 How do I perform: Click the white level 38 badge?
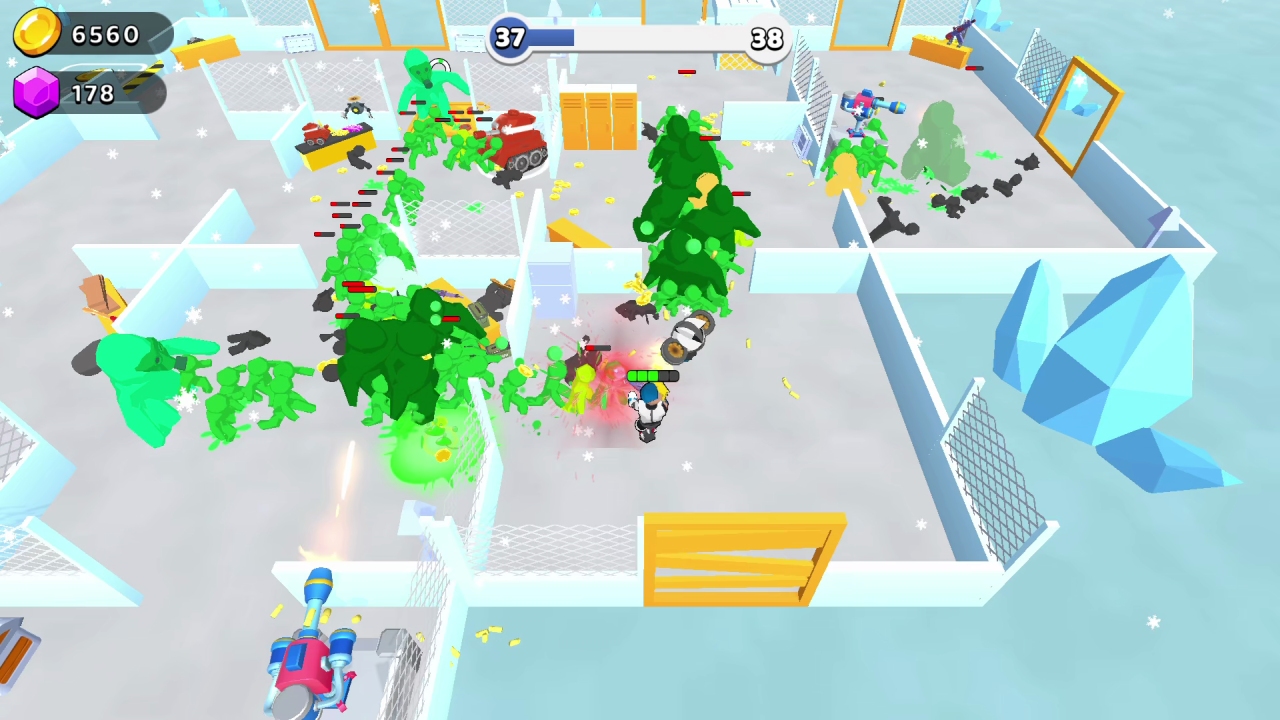tap(767, 39)
